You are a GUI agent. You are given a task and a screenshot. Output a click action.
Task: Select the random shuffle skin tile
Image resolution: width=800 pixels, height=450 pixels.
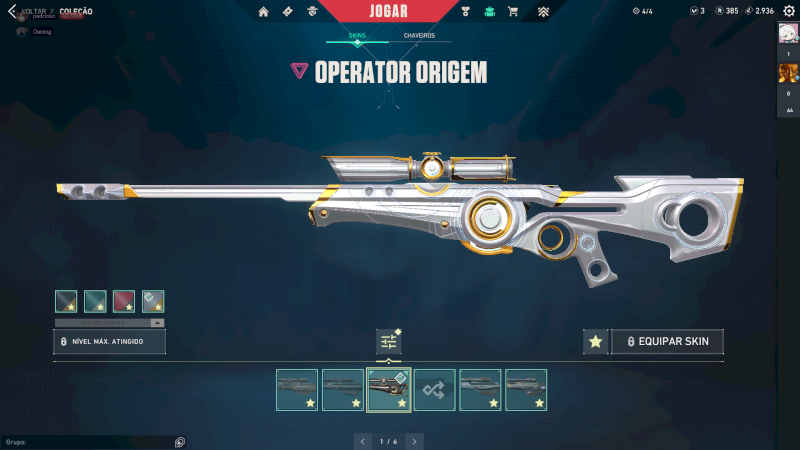(435, 390)
